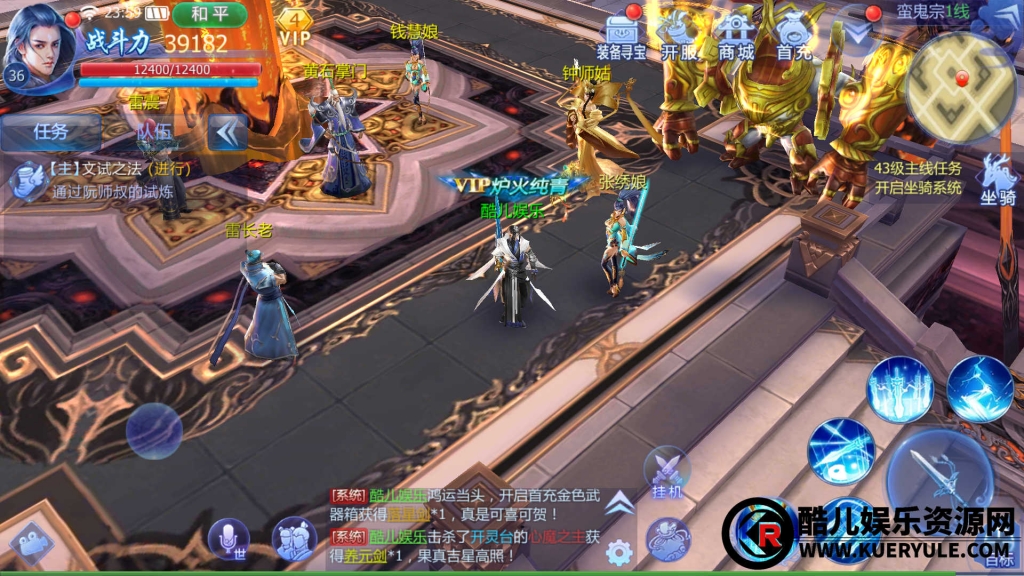Screen dimensions: 1024x576
Task: Tap the microphone voice chat button
Action: pos(229,539)
